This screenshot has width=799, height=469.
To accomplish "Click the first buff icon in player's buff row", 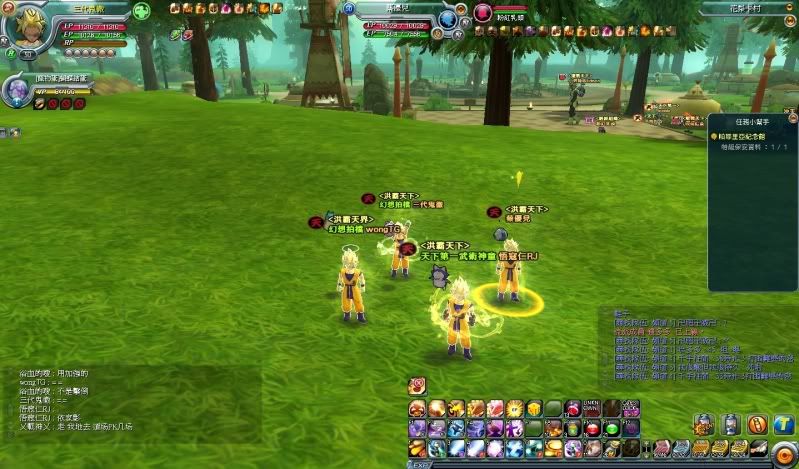I will (175, 8).
